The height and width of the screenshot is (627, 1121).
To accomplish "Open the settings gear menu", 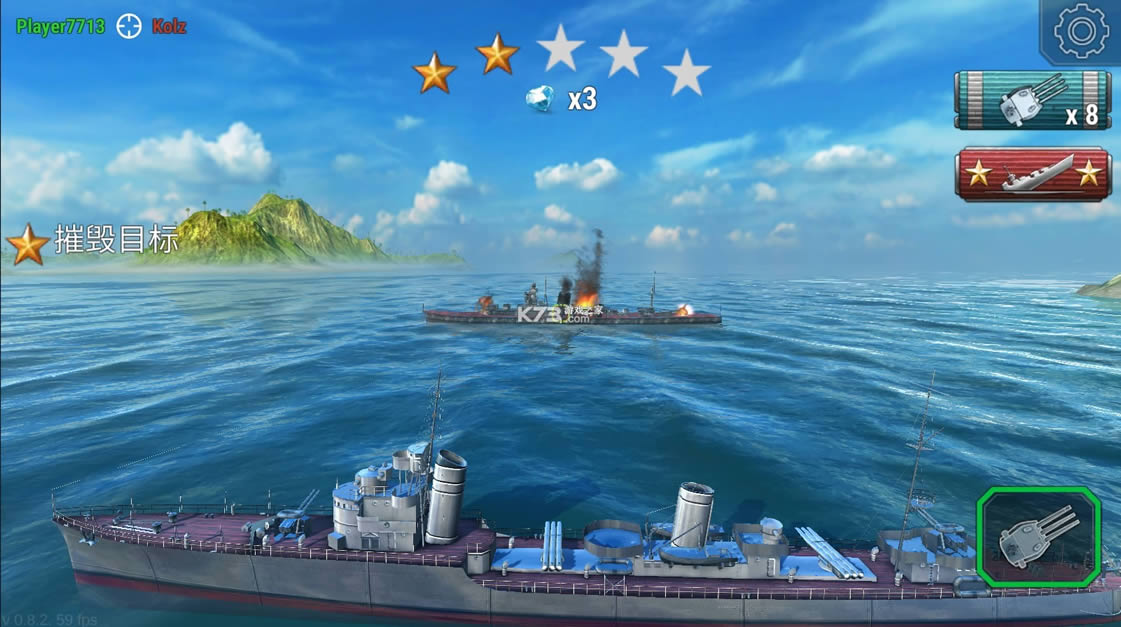I will point(1081,32).
